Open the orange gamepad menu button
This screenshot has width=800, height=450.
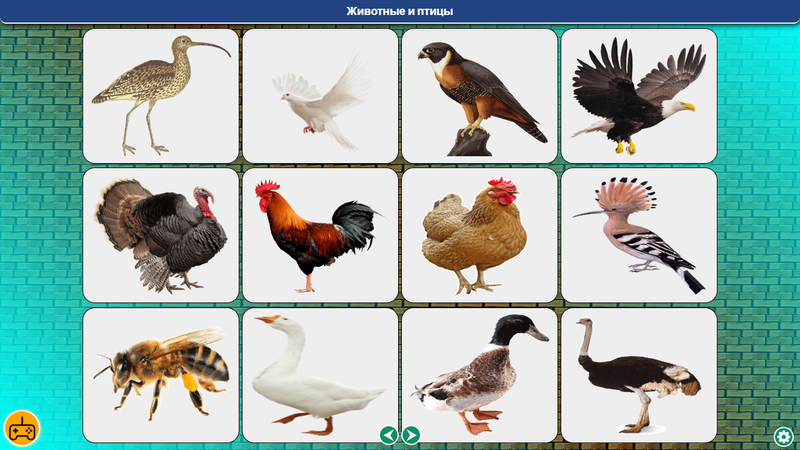21,428
